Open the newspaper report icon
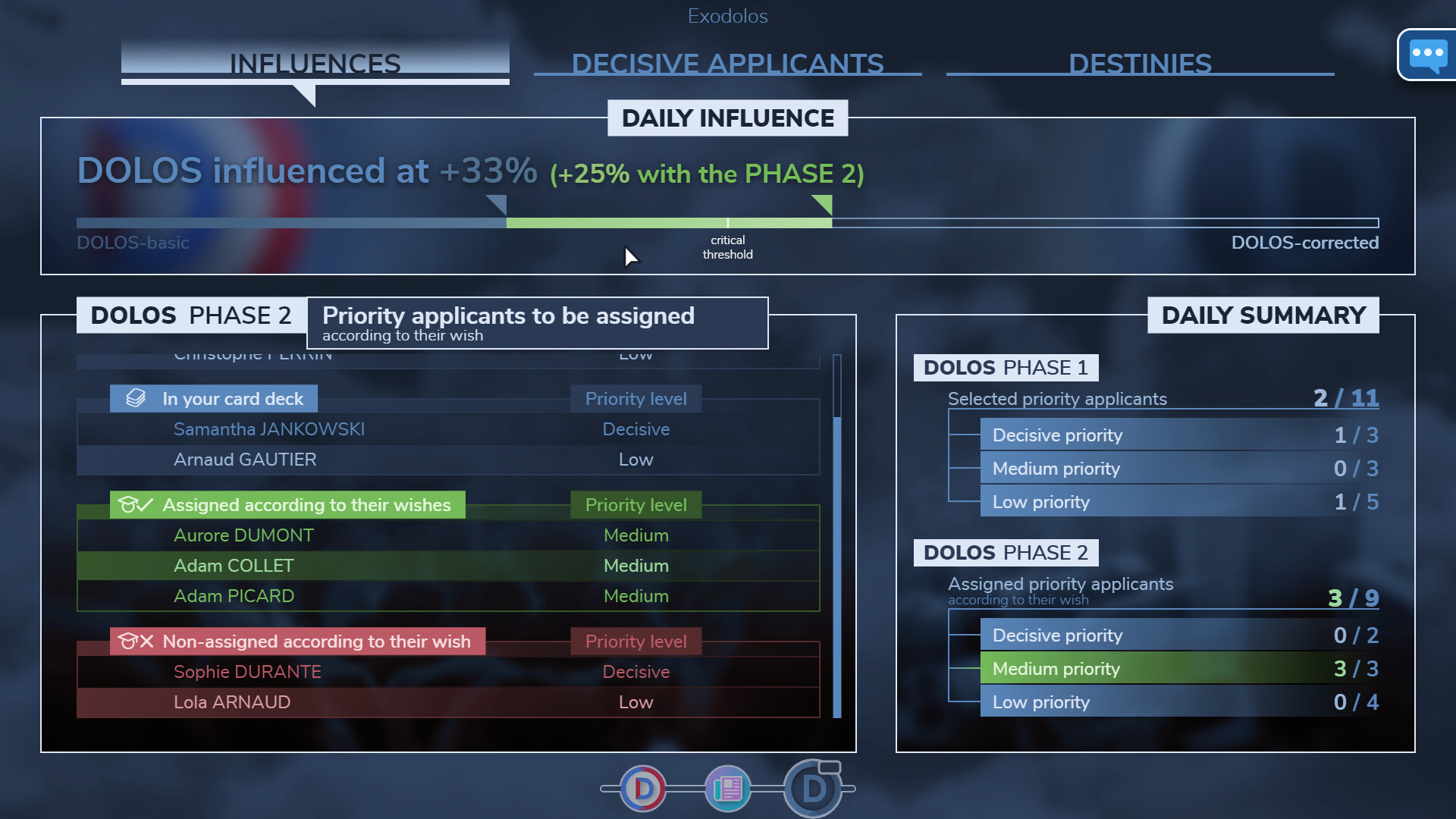The width and height of the screenshot is (1456, 819). coord(727,789)
